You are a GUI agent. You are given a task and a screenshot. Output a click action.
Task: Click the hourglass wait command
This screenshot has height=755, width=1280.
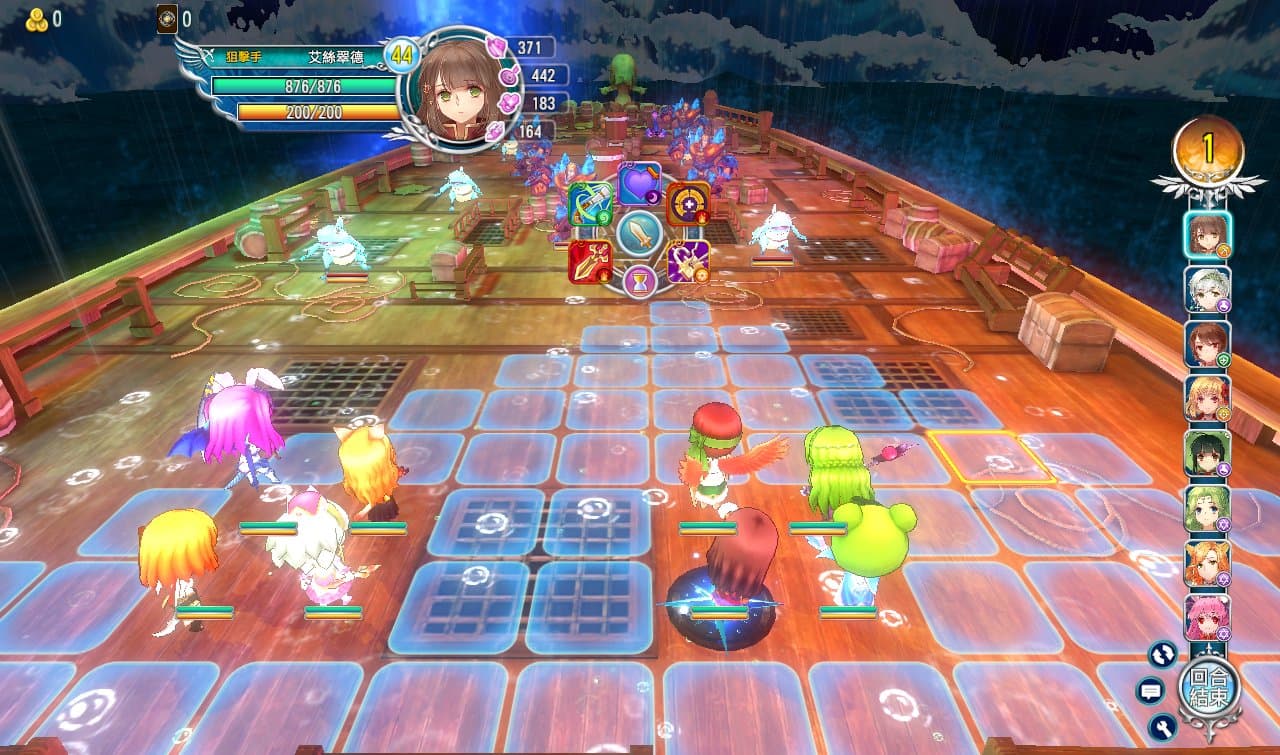click(x=639, y=283)
